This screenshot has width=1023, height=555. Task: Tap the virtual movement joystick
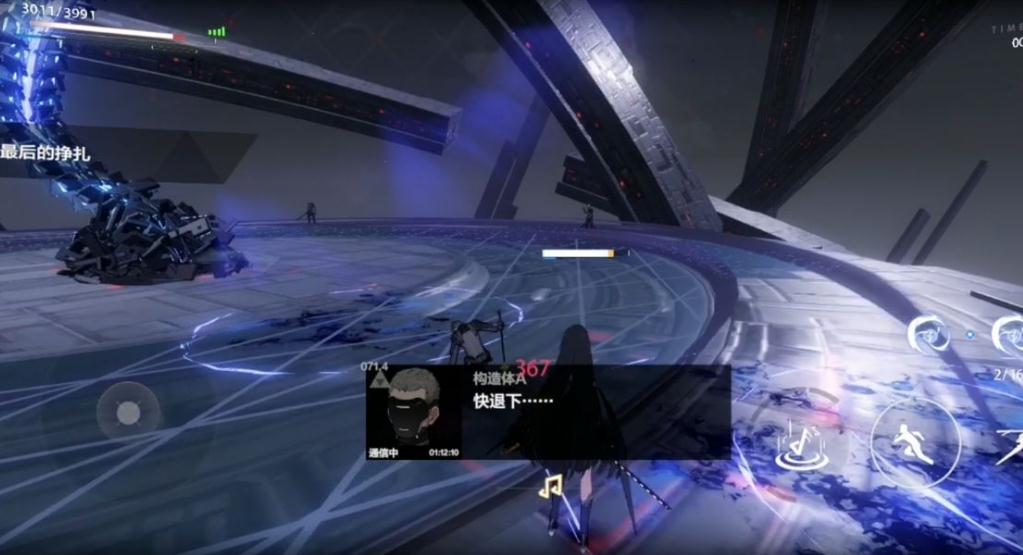point(128,411)
